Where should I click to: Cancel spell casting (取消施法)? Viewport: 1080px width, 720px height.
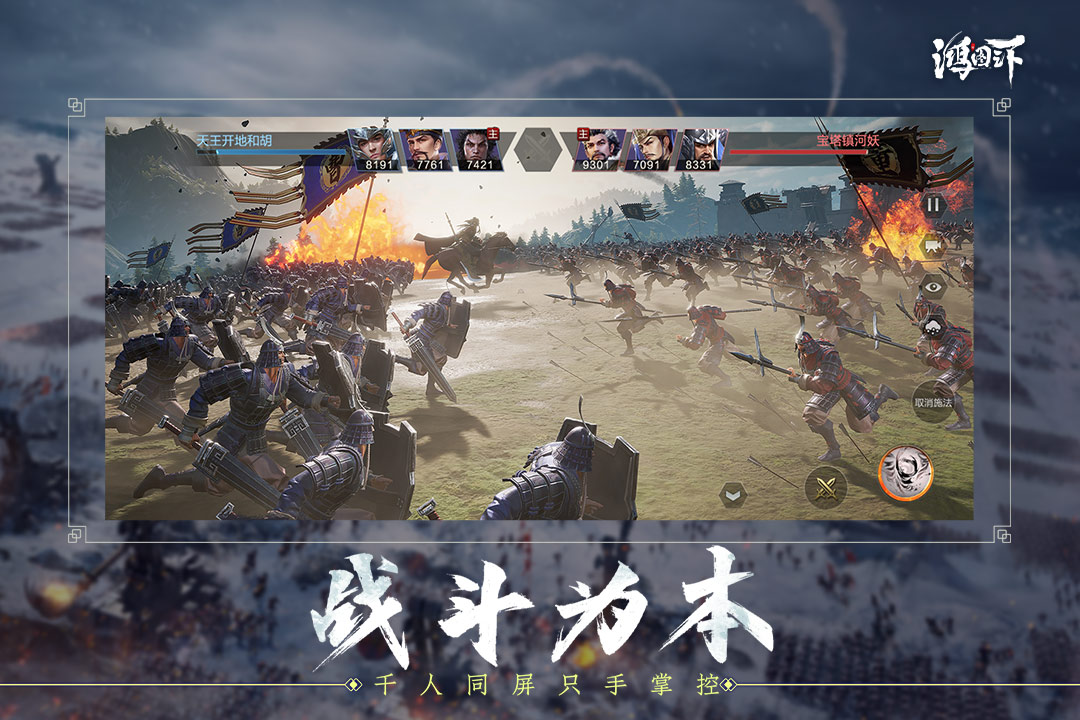pos(932,402)
